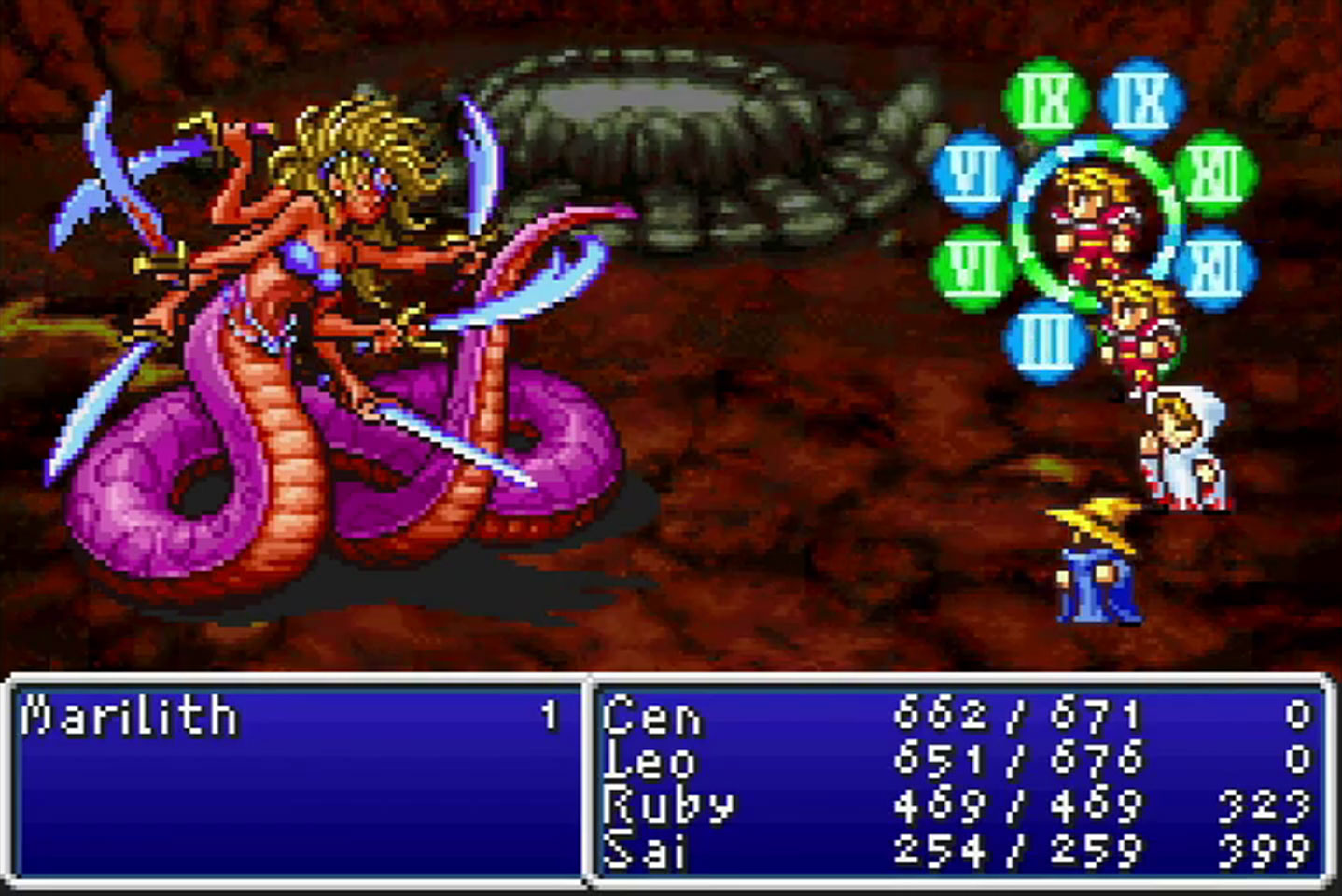The image size is (1342, 896).
Task: Click Sai's name in party panel
Action: [646, 850]
